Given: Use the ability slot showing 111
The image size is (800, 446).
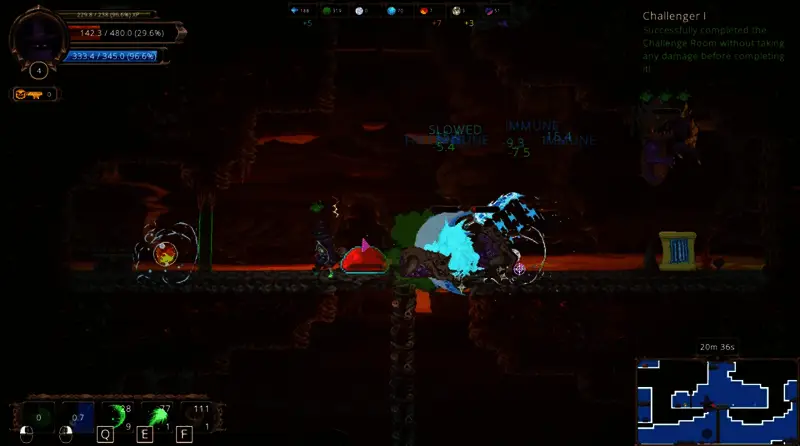Looking at the screenshot, I should click(x=198, y=415).
